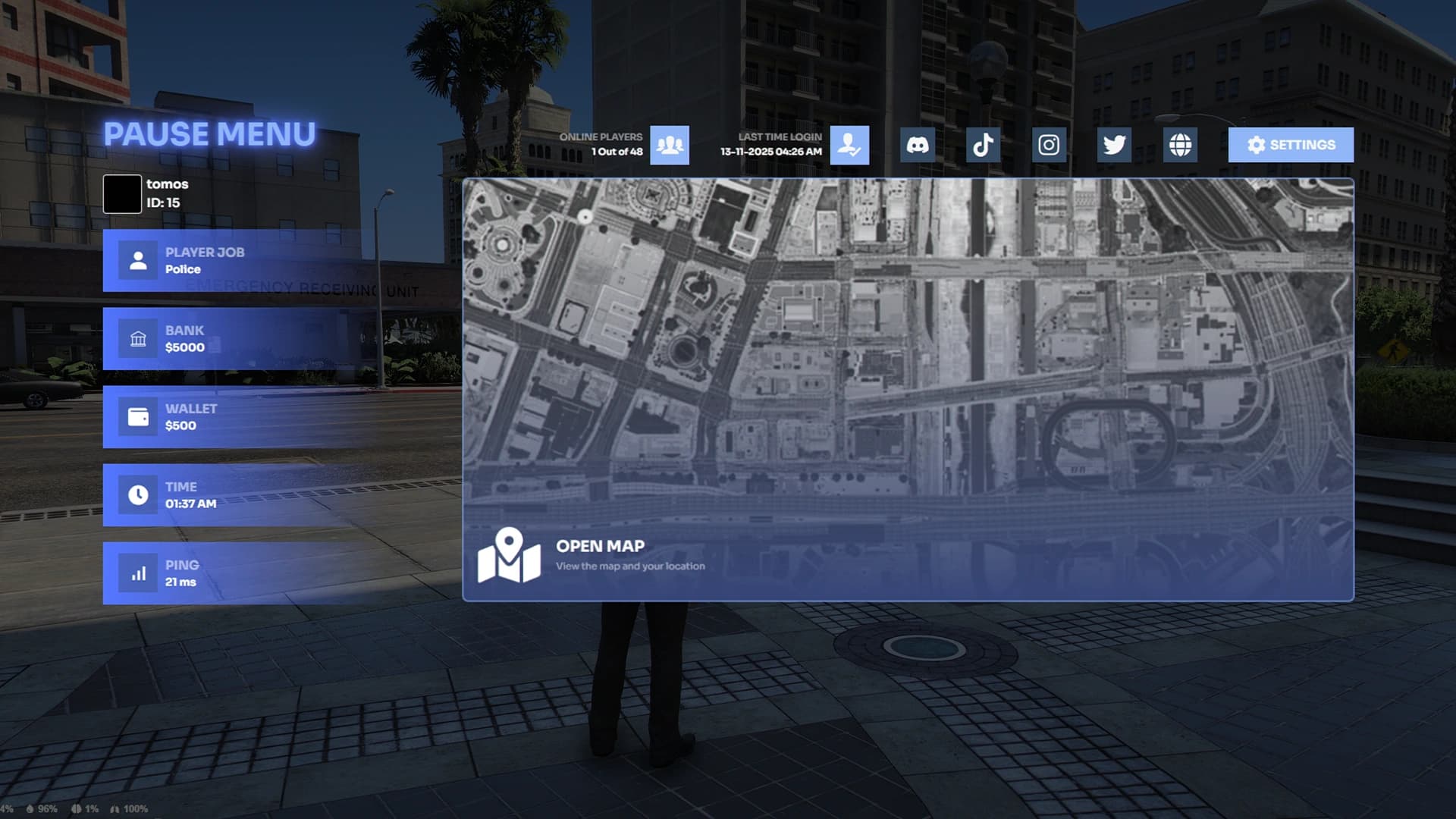Open the TikTok icon

pos(982,144)
